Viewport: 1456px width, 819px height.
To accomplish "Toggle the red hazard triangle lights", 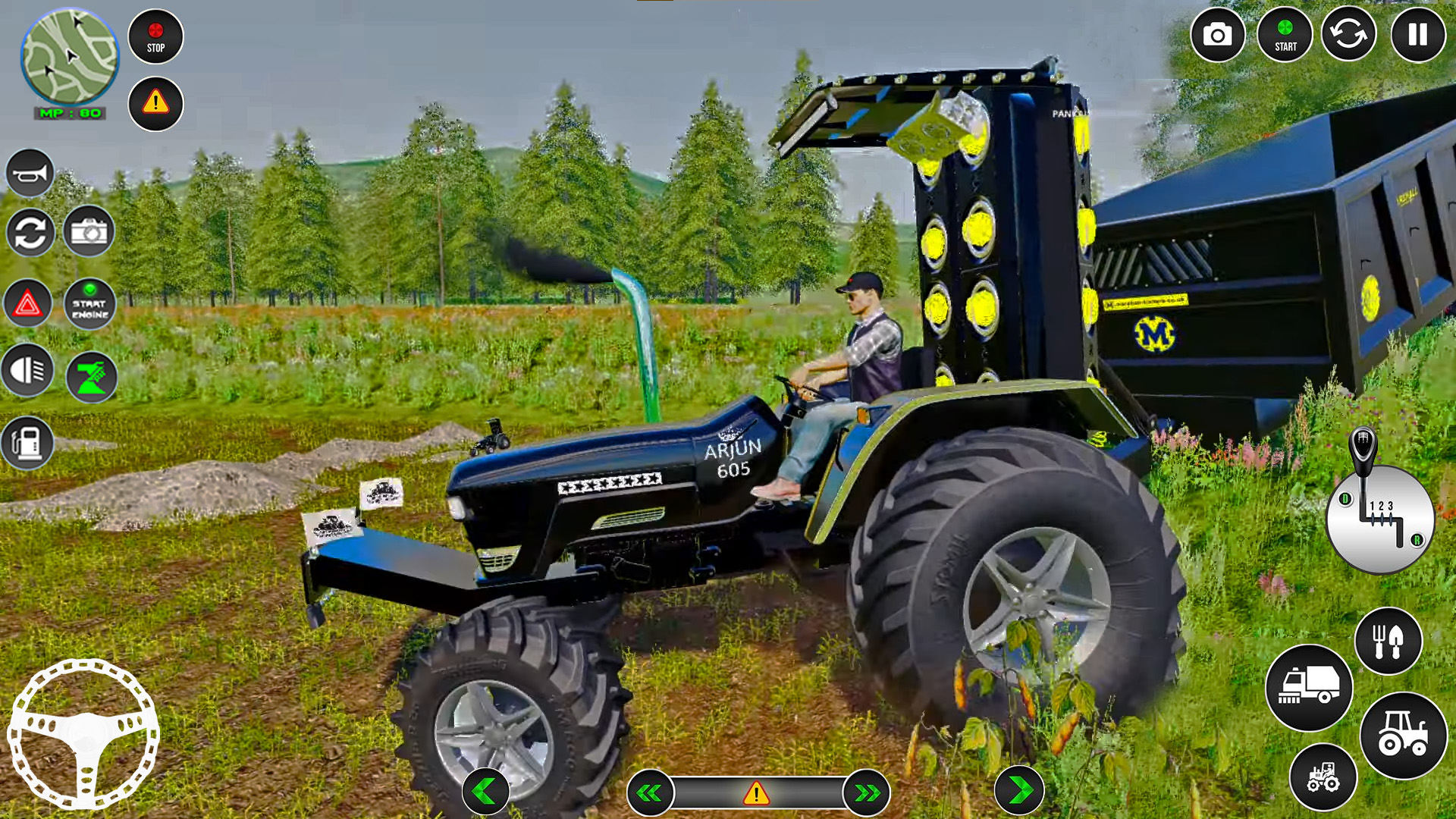I will [28, 304].
